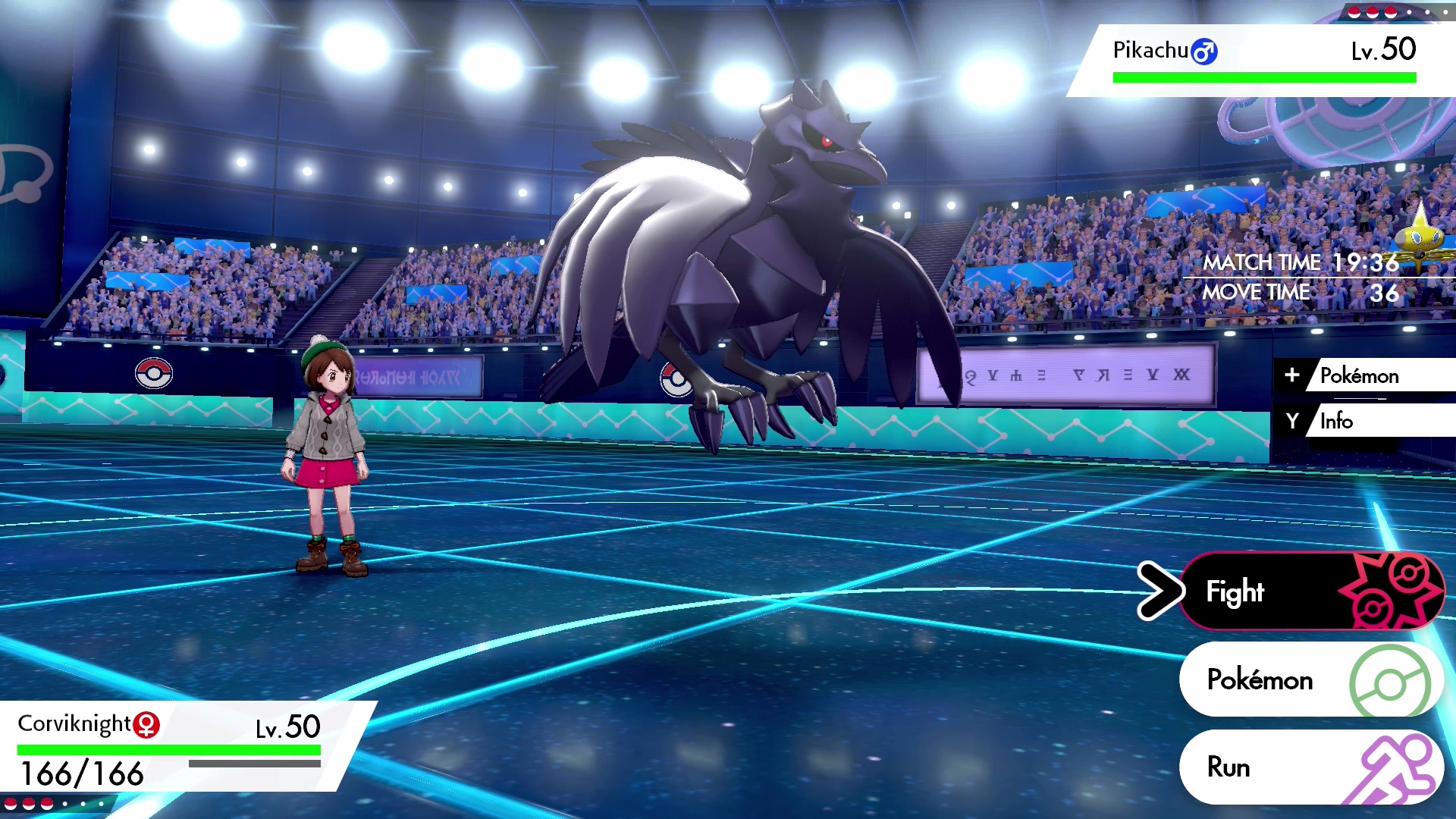
Task: Click the female gender symbol beside Corviknight
Action: [146, 724]
